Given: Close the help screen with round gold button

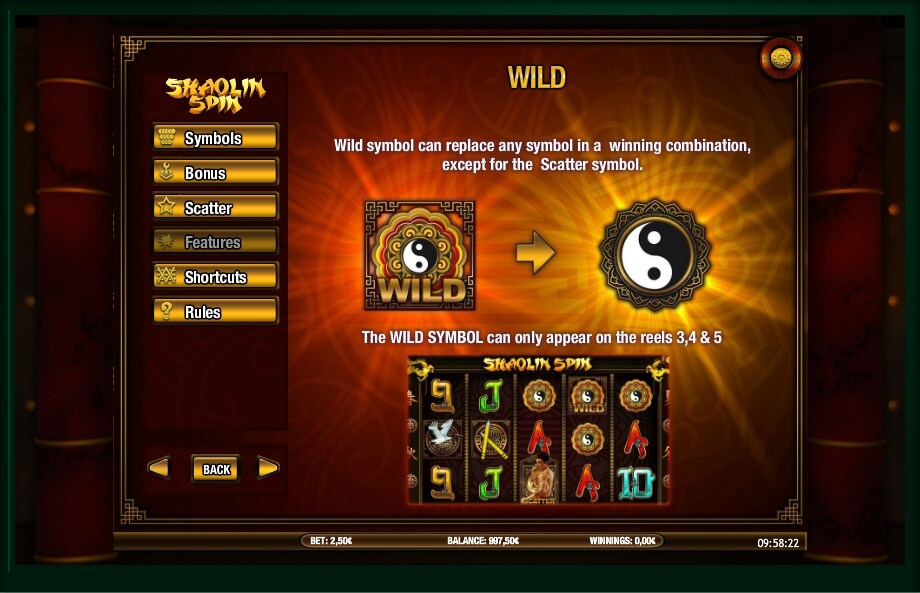Looking at the screenshot, I should click(781, 59).
